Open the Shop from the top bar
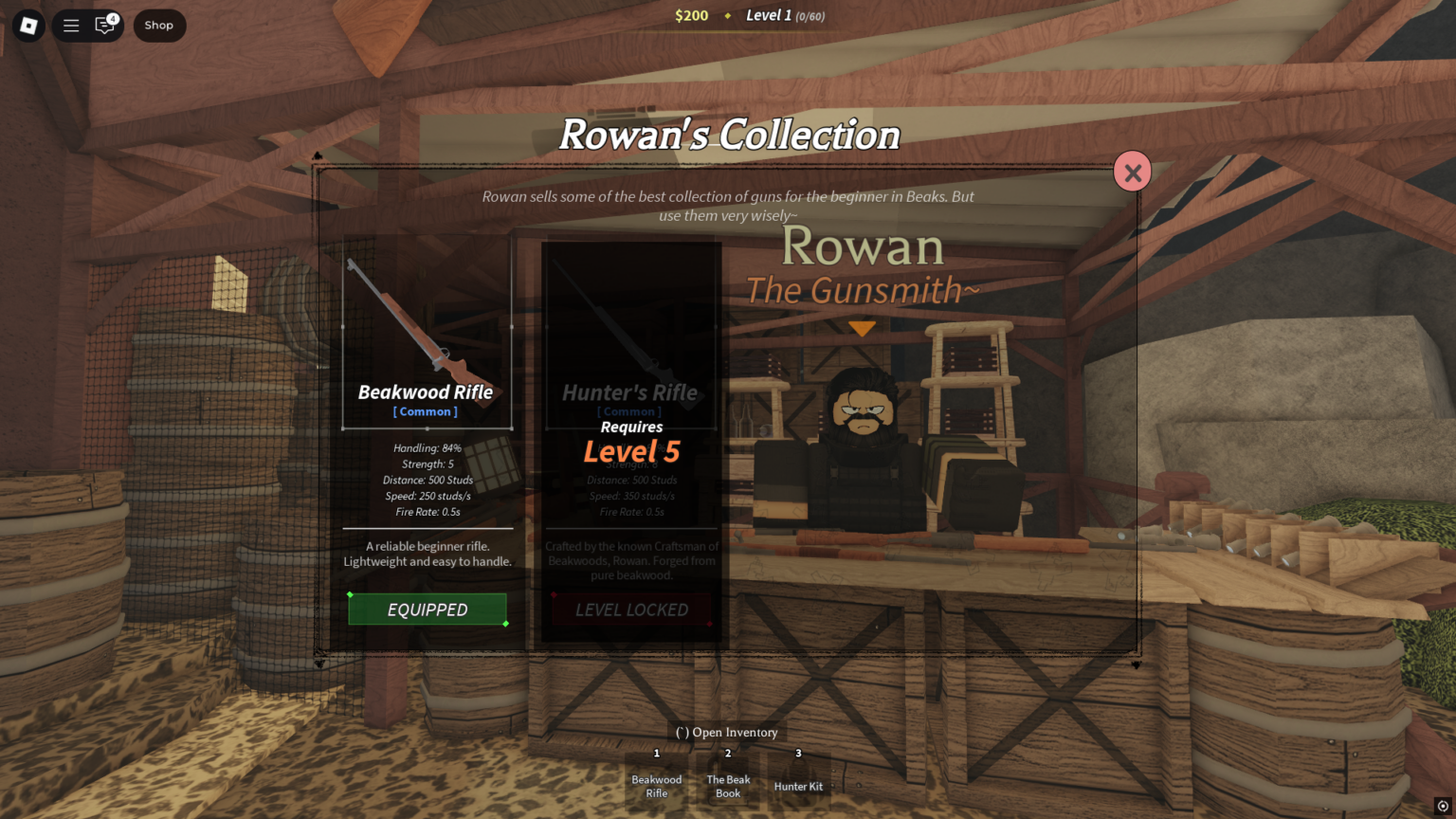Screen dimensions: 1456x819 159,26
